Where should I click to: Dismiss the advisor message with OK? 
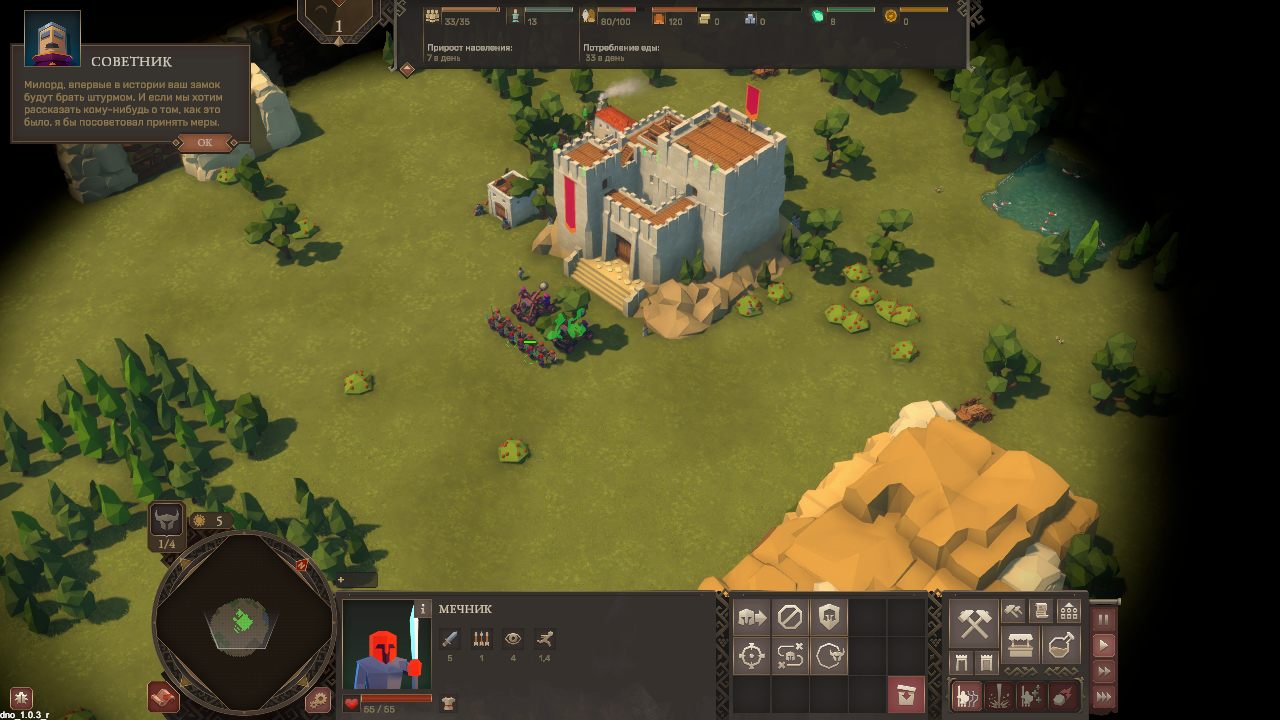205,143
